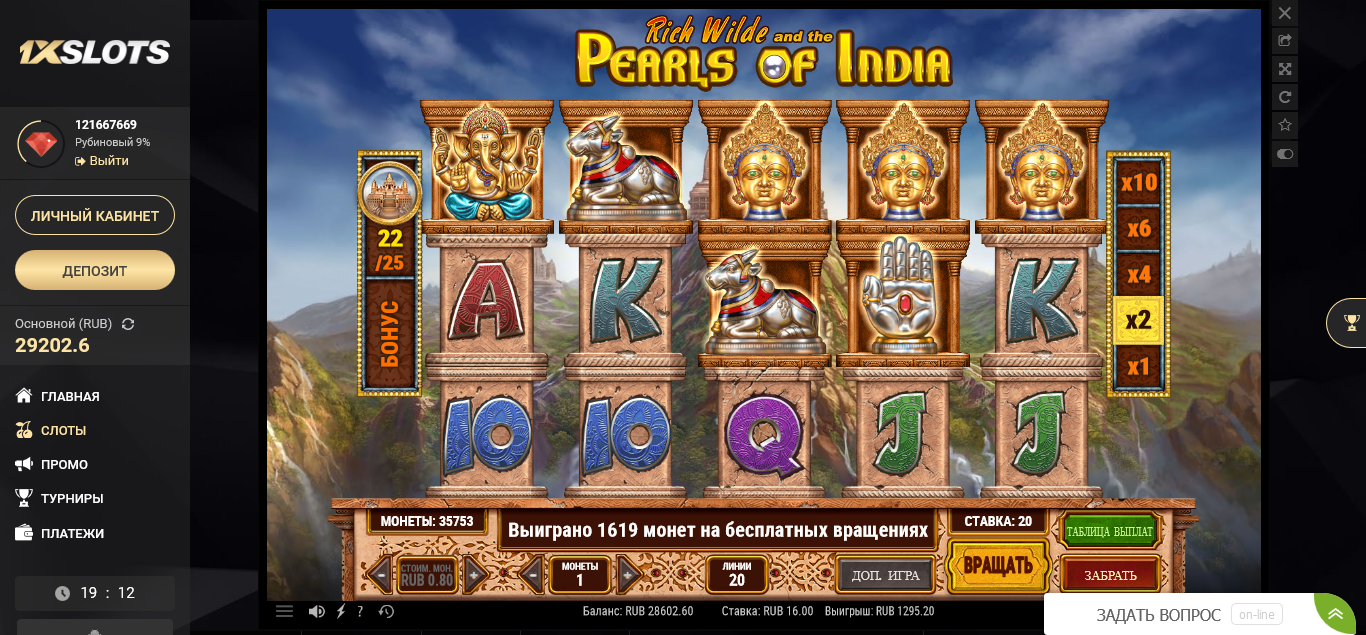
Task: Toggle the game sound speaker icon
Action: pos(316,611)
